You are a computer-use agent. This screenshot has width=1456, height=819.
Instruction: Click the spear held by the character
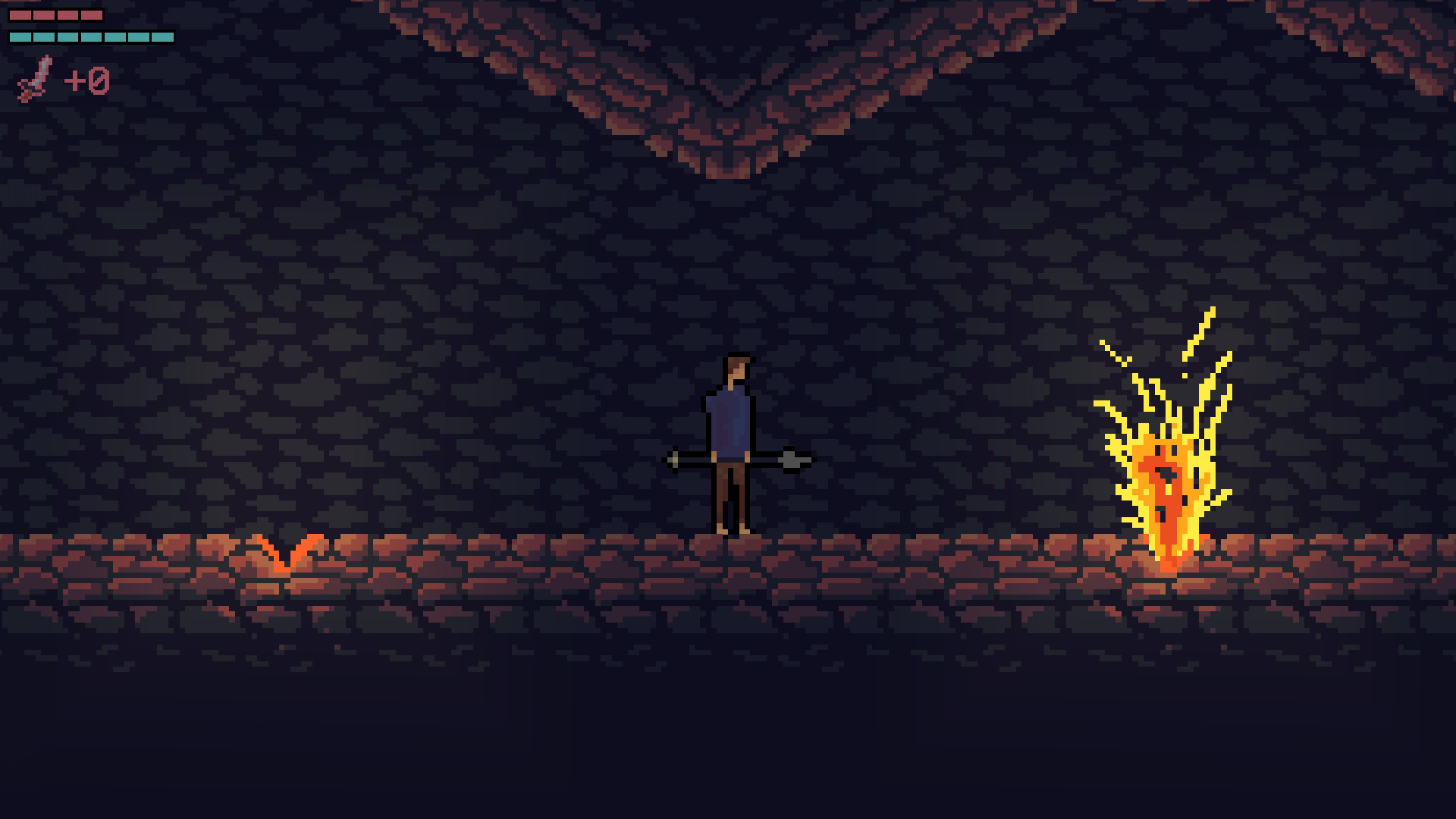pos(736,460)
